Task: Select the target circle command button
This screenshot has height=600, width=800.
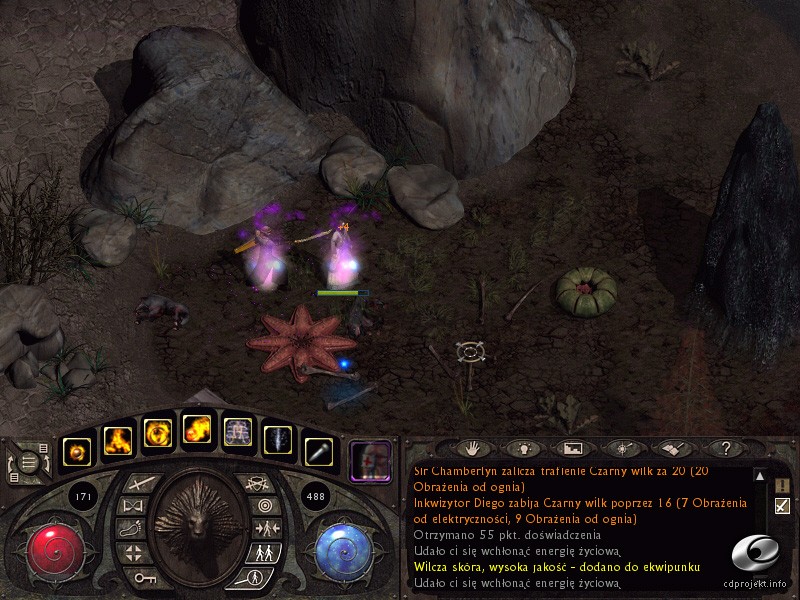Action: (263, 506)
